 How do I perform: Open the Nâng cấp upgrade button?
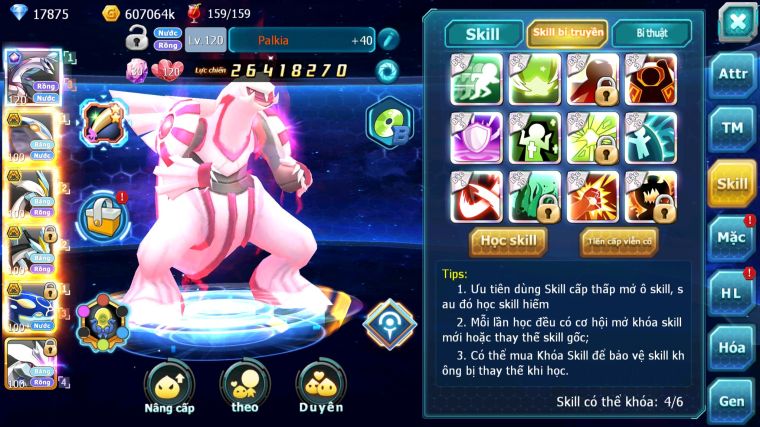pos(169,388)
